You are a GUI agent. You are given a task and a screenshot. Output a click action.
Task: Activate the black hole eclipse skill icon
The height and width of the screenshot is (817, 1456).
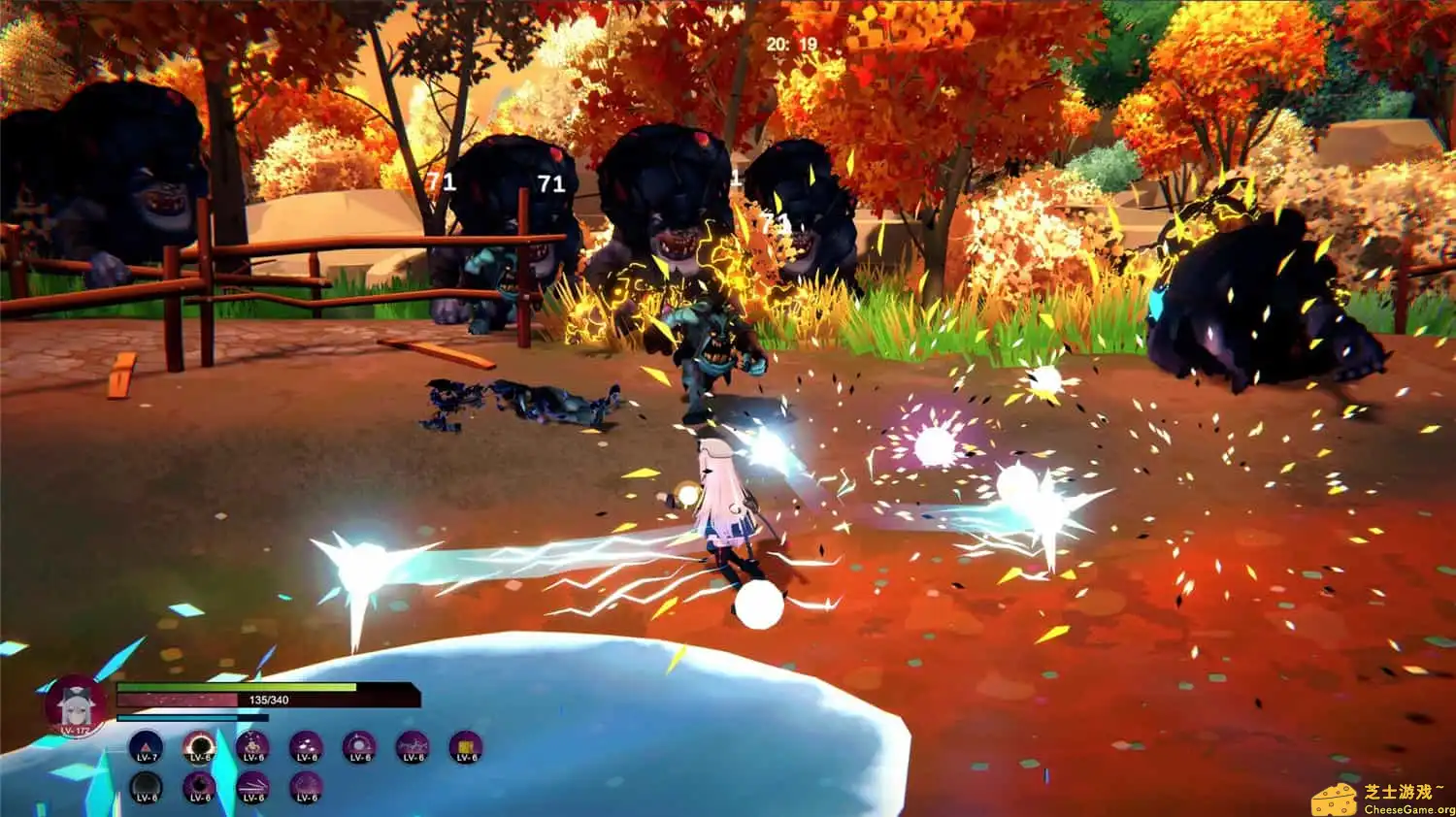(199, 747)
